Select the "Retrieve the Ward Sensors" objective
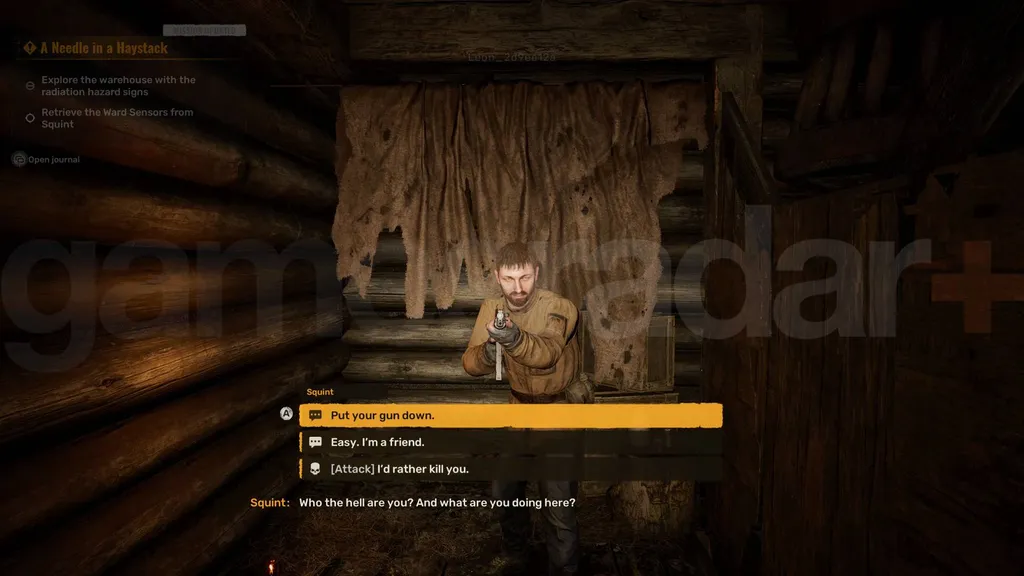 pos(117,118)
